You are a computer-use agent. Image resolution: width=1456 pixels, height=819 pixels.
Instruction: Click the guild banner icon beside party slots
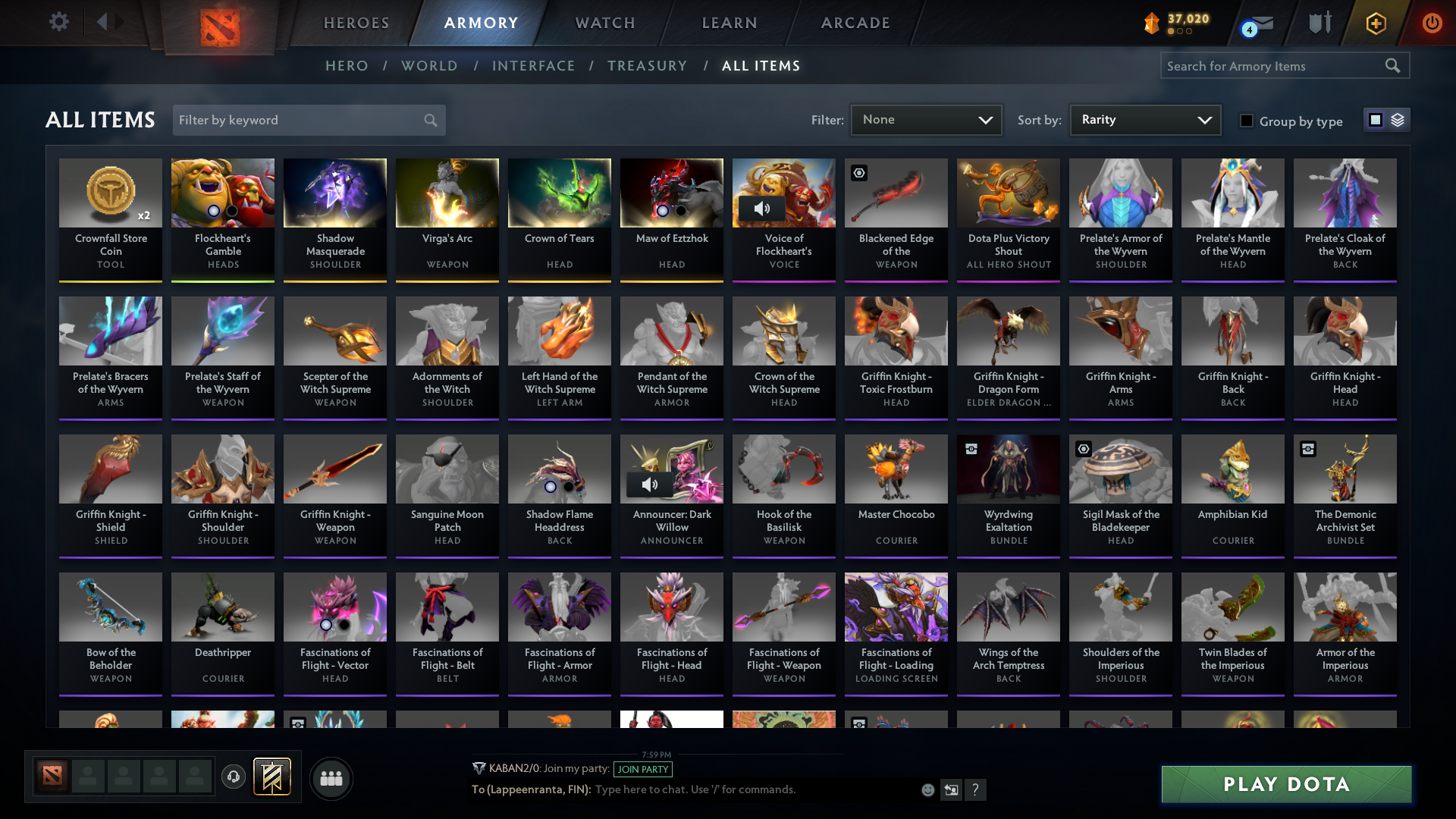click(271, 777)
